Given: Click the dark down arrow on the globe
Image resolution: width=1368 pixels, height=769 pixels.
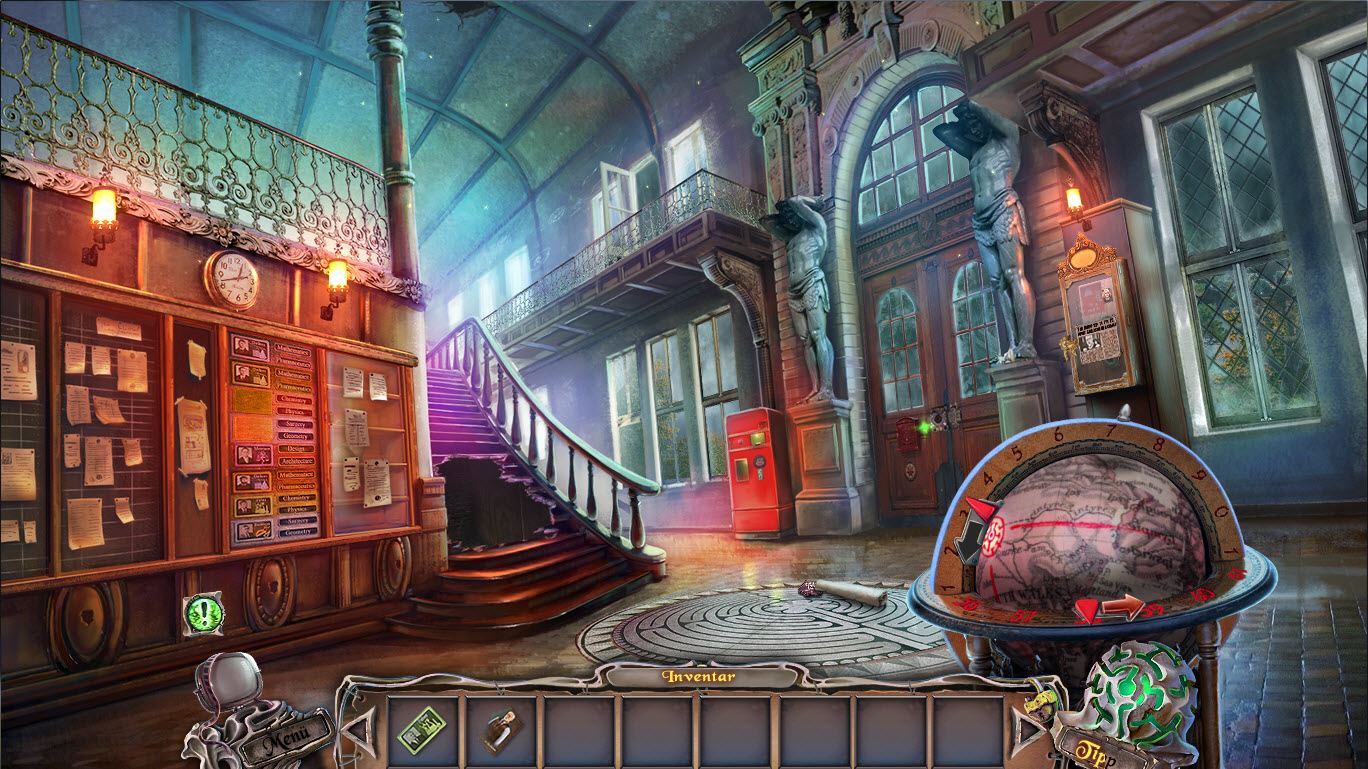Looking at the screenshot, I should coord(970,540).
